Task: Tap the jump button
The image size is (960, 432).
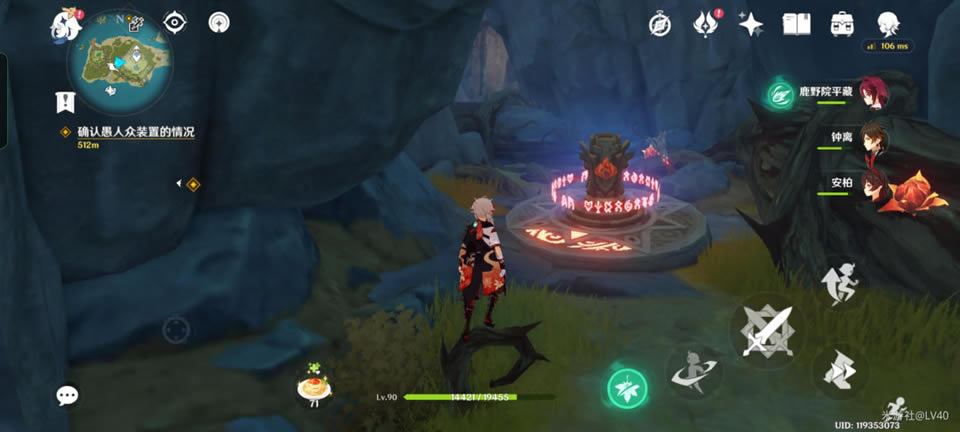Action: tap(838, 281)
